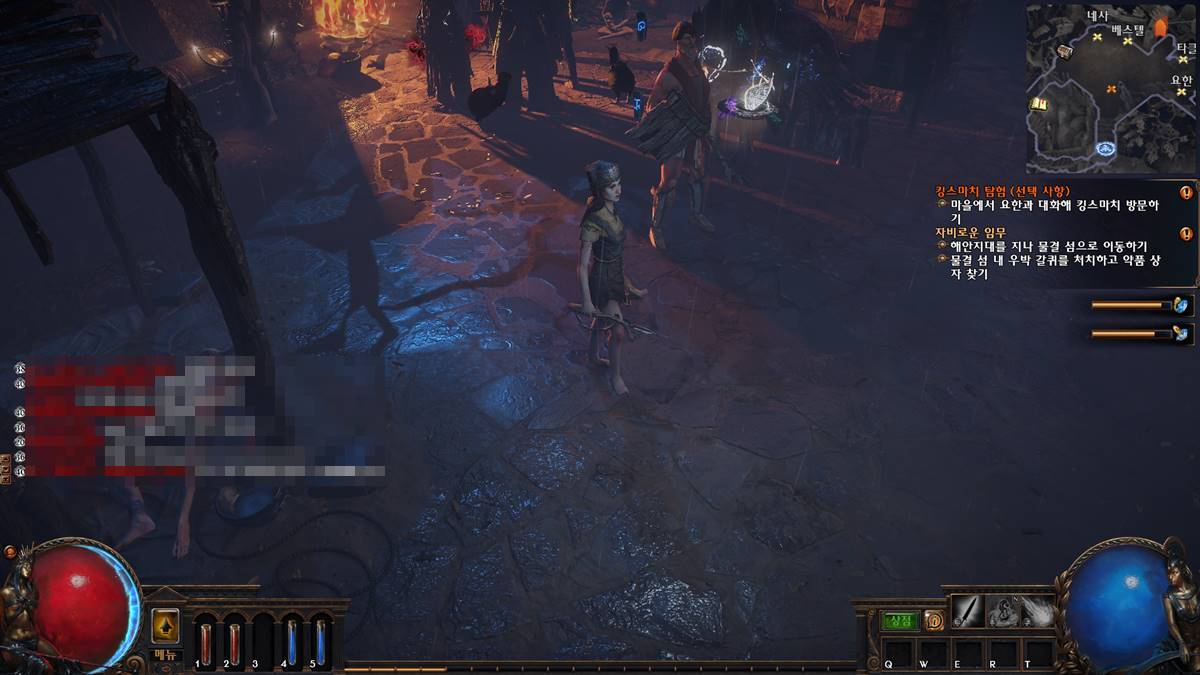
Task: Click the alert icon beside 자비로운 임무
Action: 1186,233
